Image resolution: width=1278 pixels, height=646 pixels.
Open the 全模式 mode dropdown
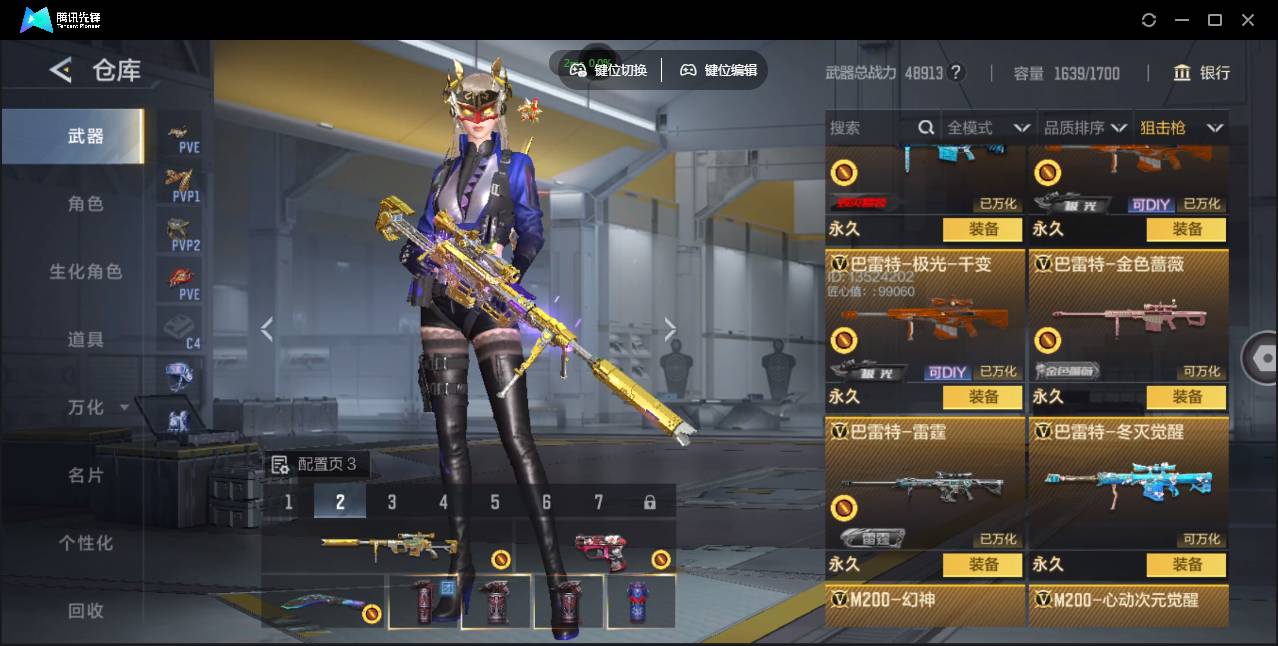(988, 128)
